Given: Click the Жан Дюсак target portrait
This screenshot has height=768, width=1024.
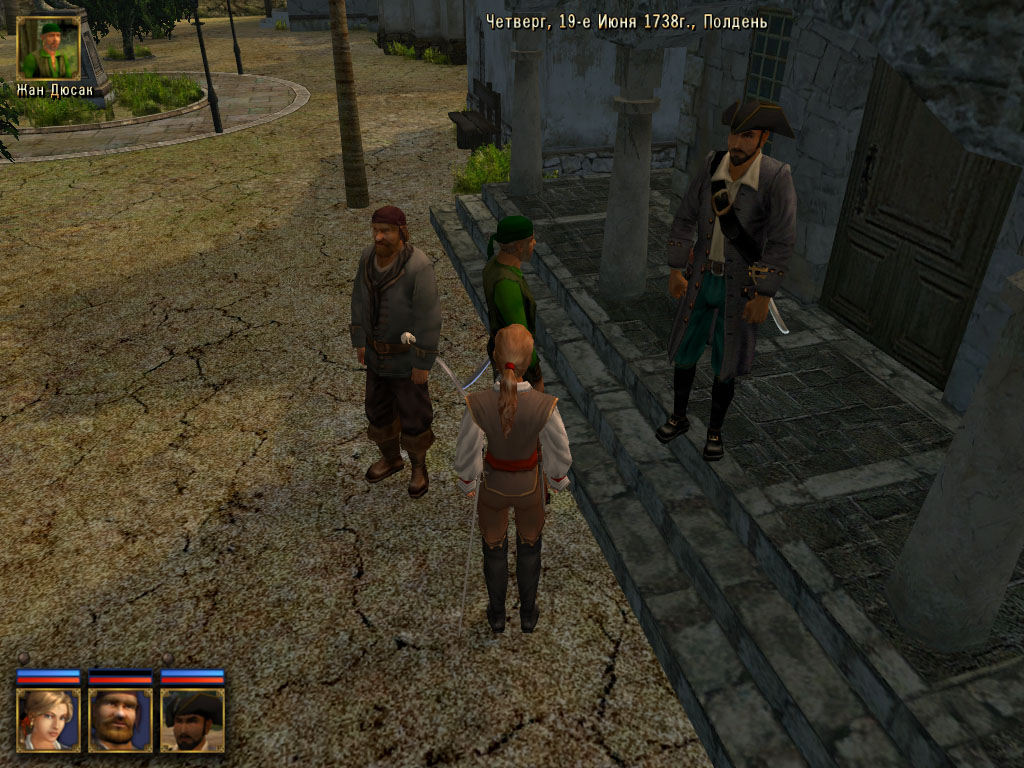Looking at the screenshot, I should coord(48,48).
